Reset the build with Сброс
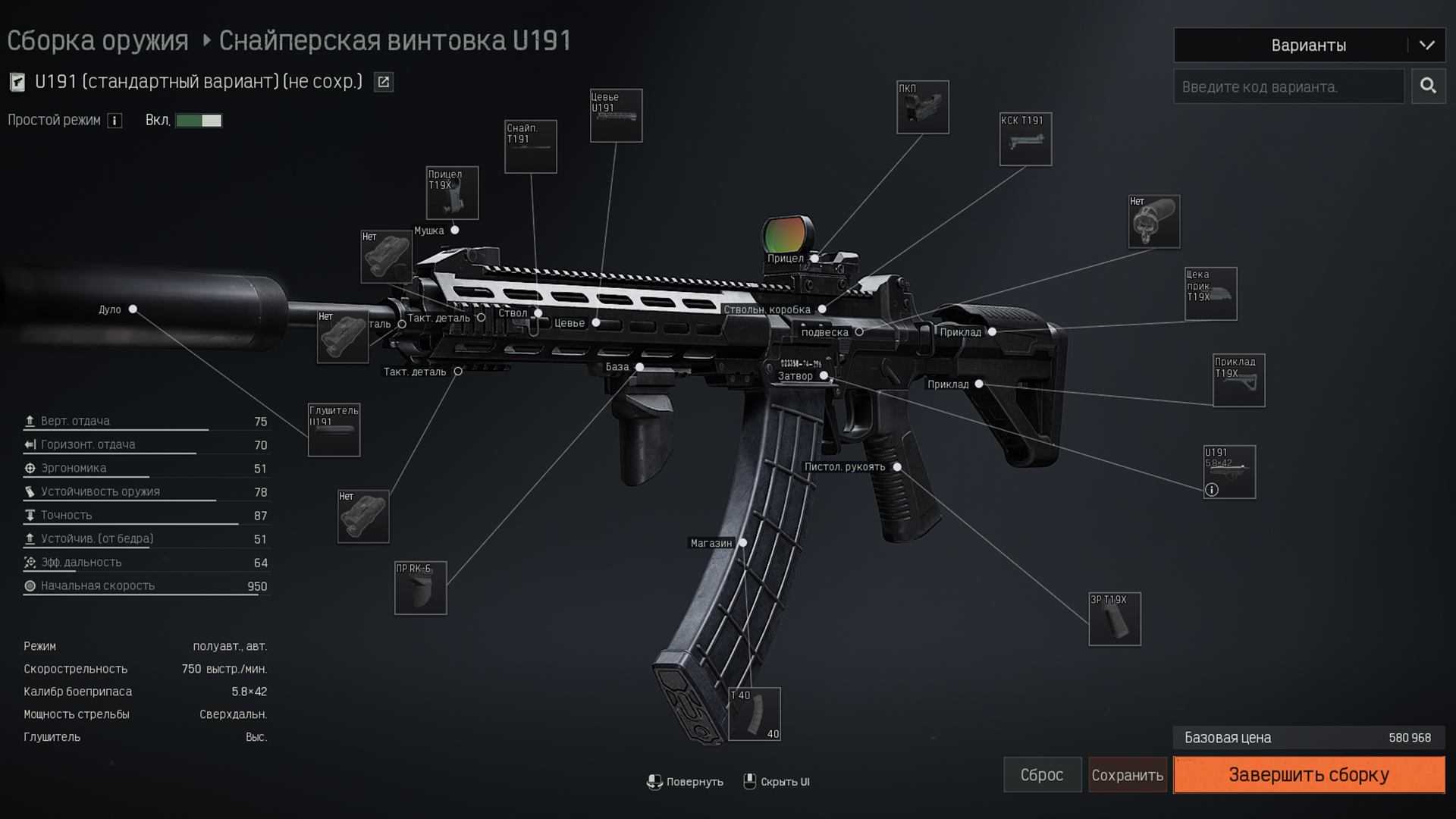Viewport: 1456px width, 819px height. pyautogui.click(x=1042, y=775)
